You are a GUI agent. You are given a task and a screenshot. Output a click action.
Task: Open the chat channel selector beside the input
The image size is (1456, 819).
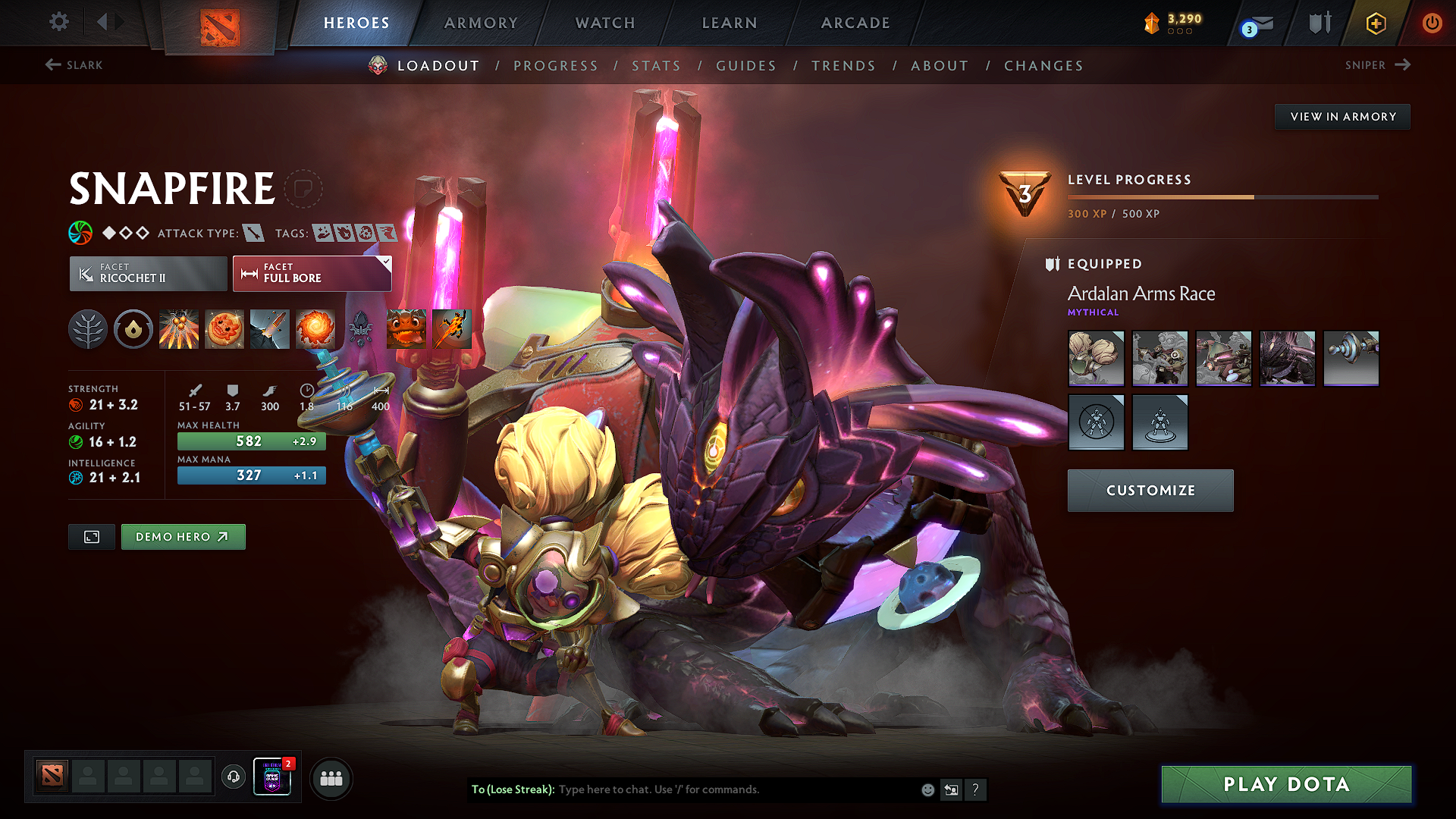tap(951, 789)
